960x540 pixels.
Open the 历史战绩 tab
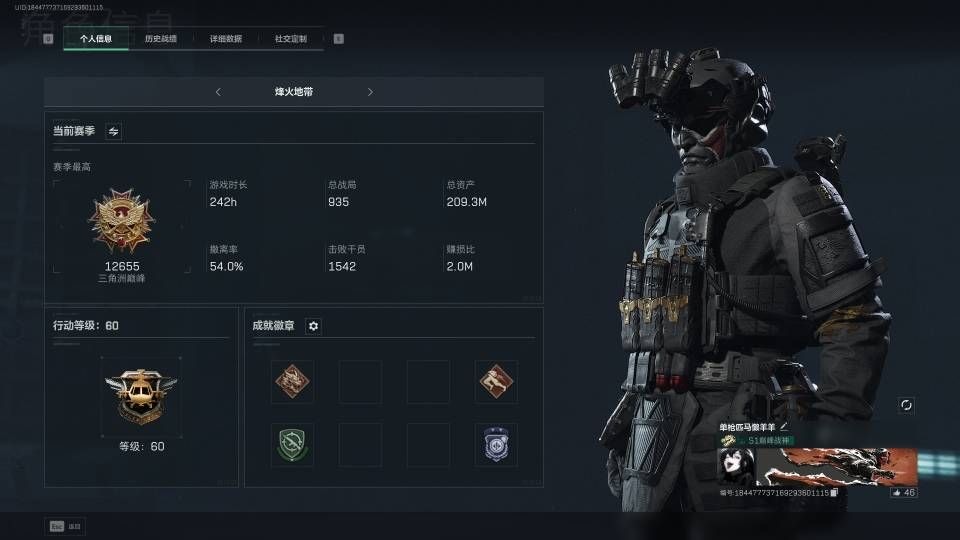click(160, 39)
